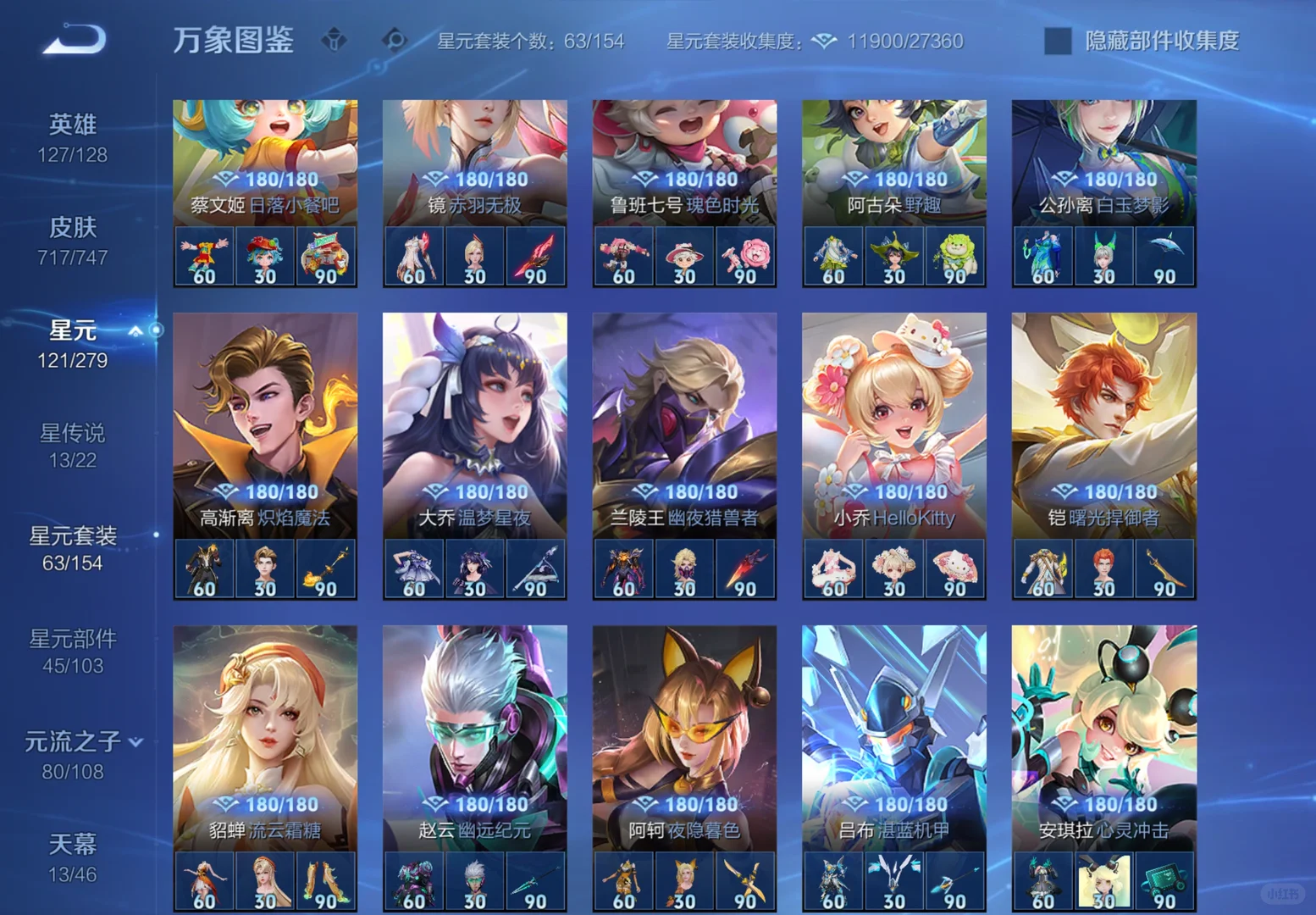Viewport: 1316px width, 915px height.
Task: Click the 180/180 progress counter on 貂蝉 card
Action: tap(282, 803)
